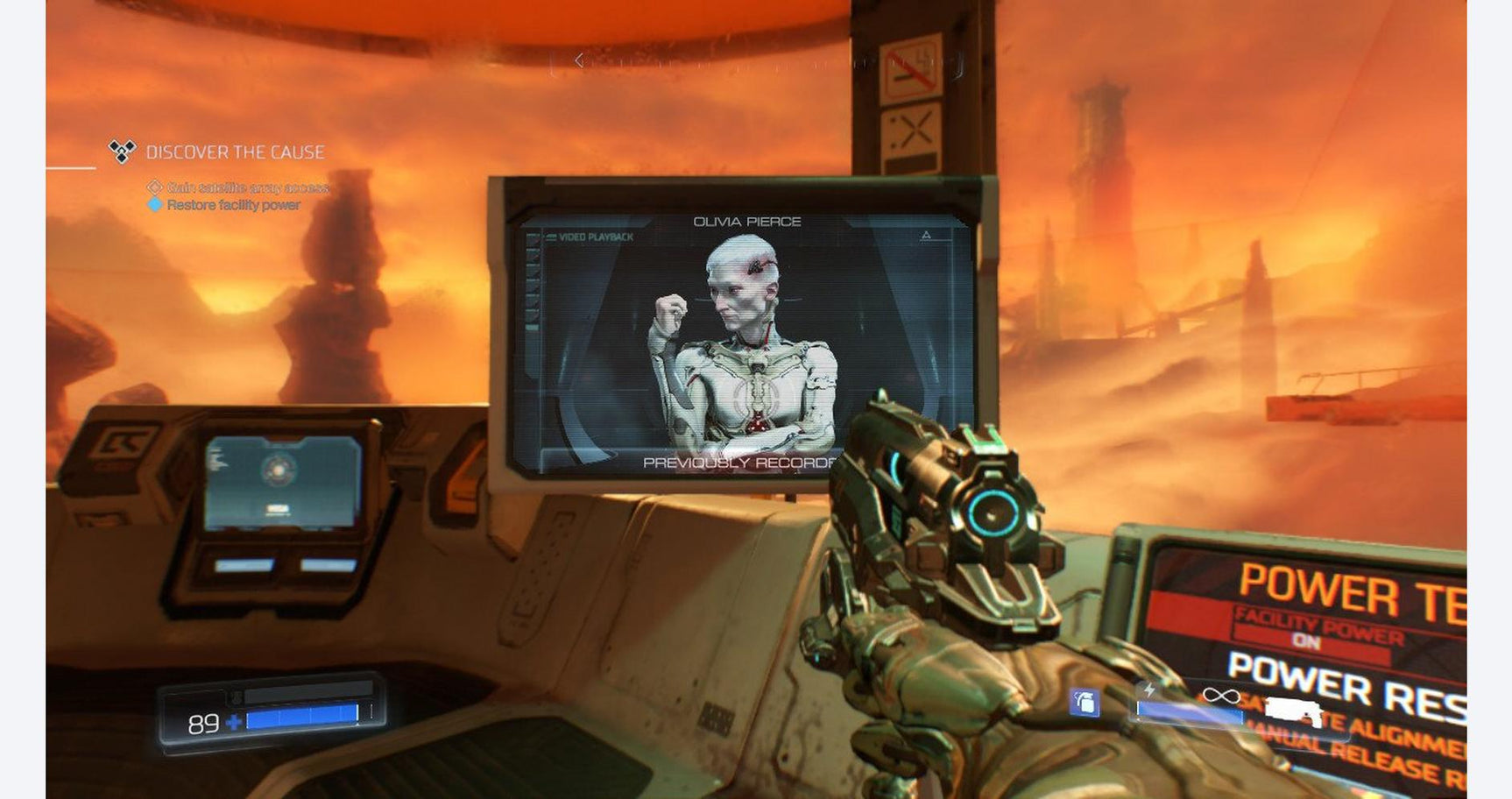The height and width of the screenshot is (799, 1512).
Task: Select the pistol weapon icon in the HUD
Action: click(x=1294, y=710)
